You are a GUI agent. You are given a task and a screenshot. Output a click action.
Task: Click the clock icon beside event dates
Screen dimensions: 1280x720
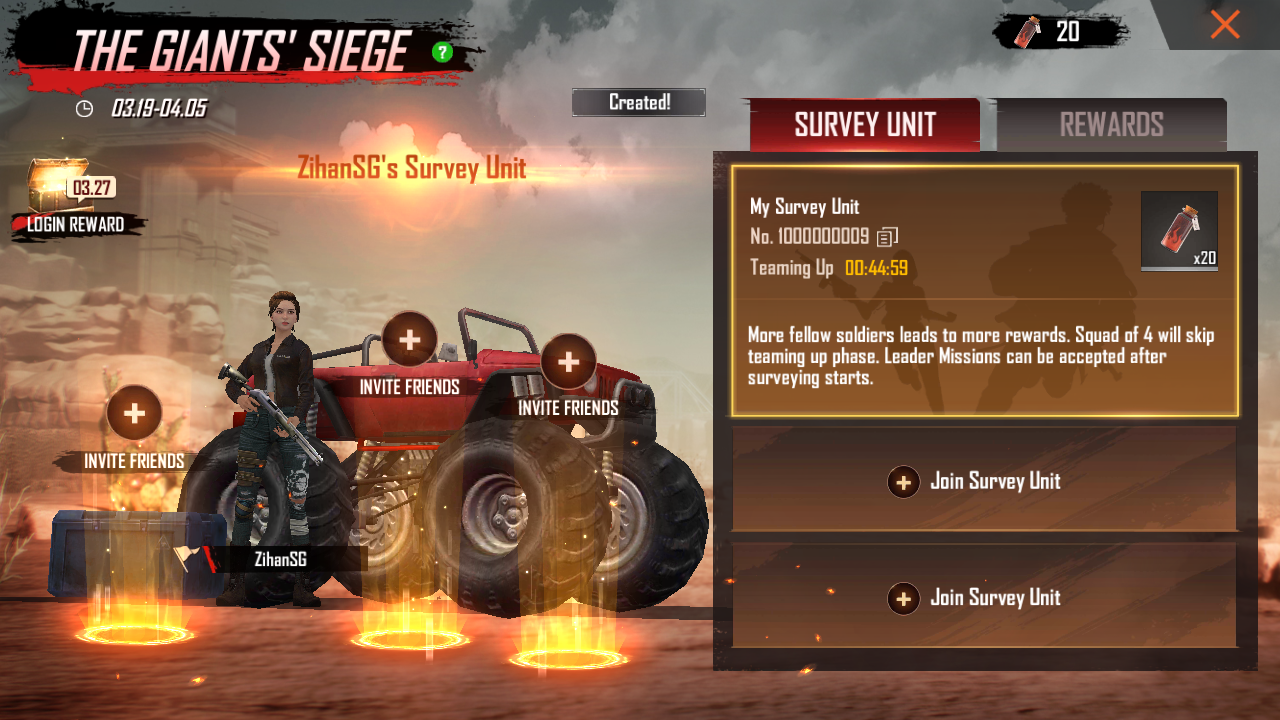(85, 108)
